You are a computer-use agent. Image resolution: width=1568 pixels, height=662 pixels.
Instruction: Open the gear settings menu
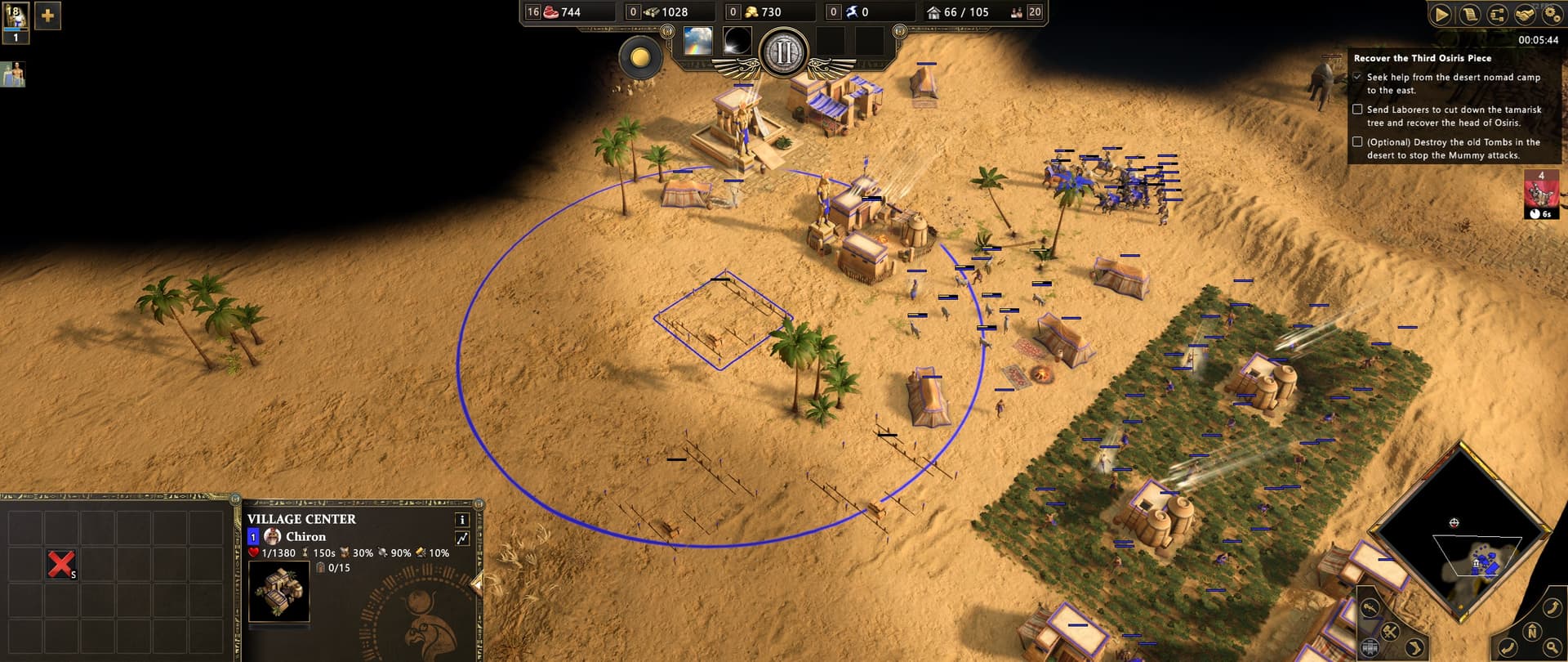point(1552,15)
